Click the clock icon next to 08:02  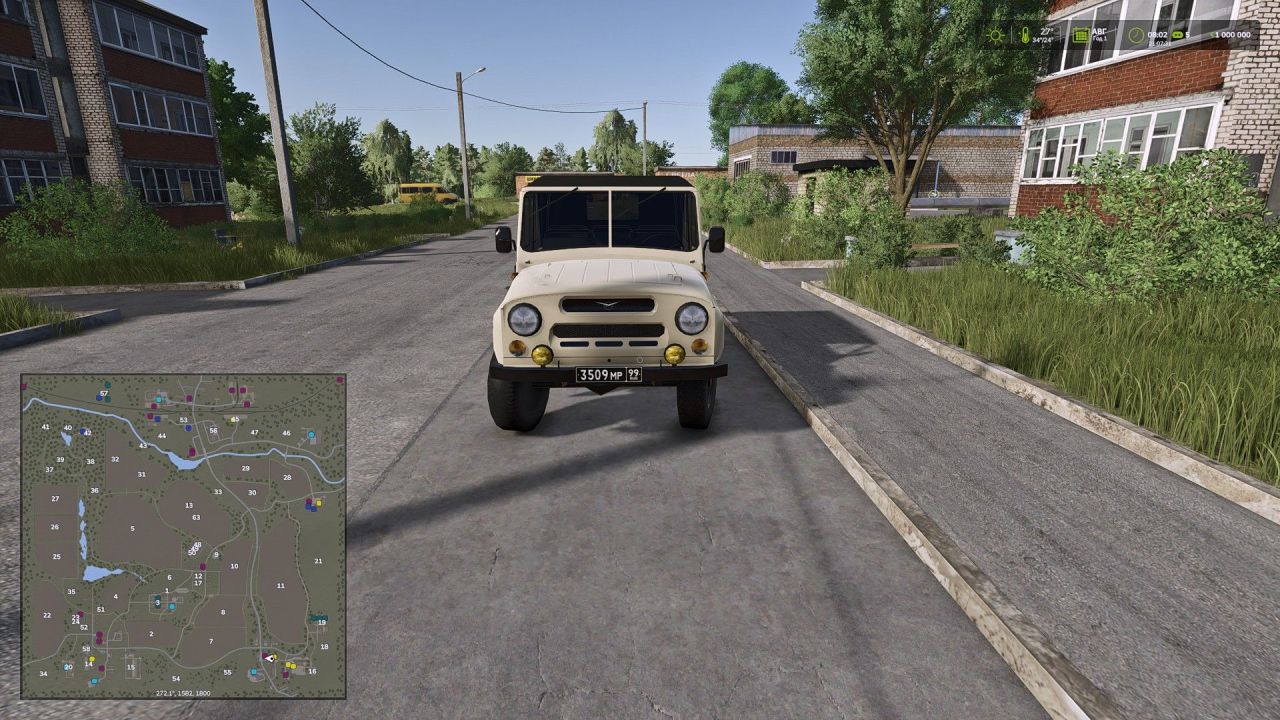1136,35
